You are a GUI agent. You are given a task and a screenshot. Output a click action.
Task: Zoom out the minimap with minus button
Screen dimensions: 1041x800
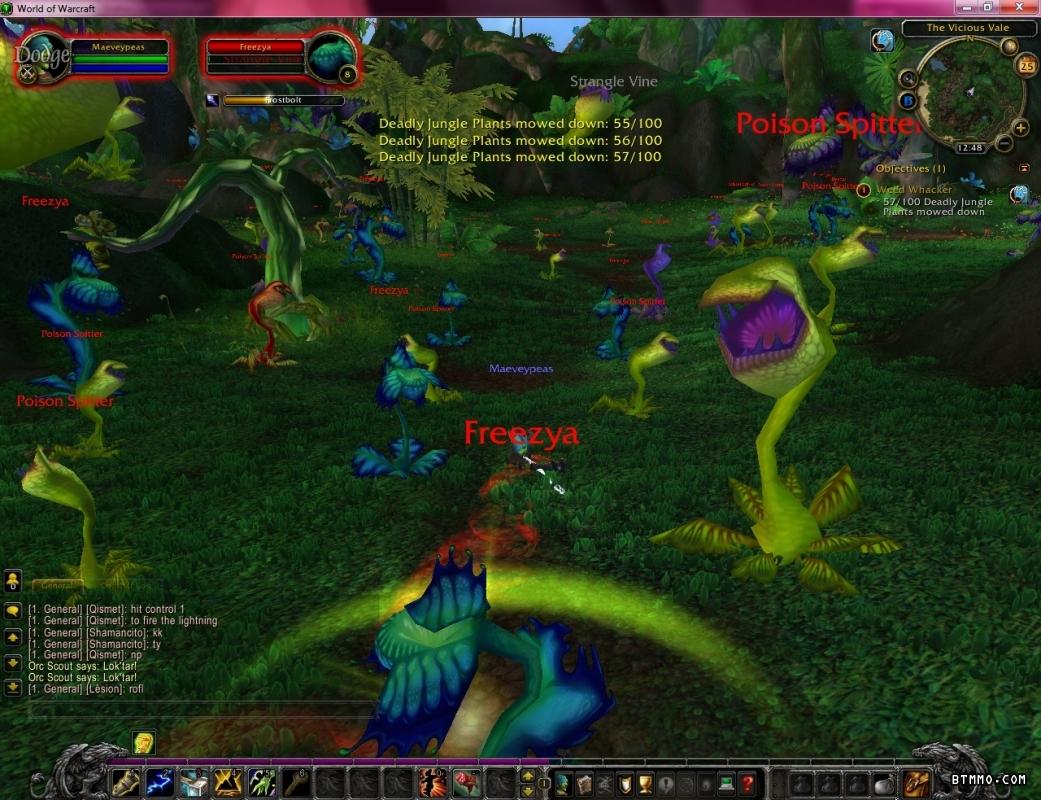tap(1003, 144)
